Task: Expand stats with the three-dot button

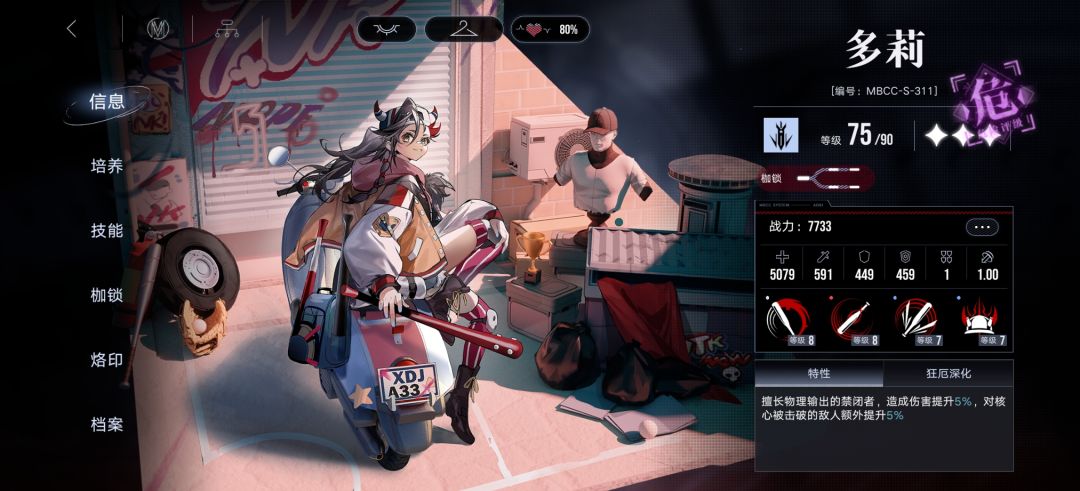Action: (x=982, y=227)
